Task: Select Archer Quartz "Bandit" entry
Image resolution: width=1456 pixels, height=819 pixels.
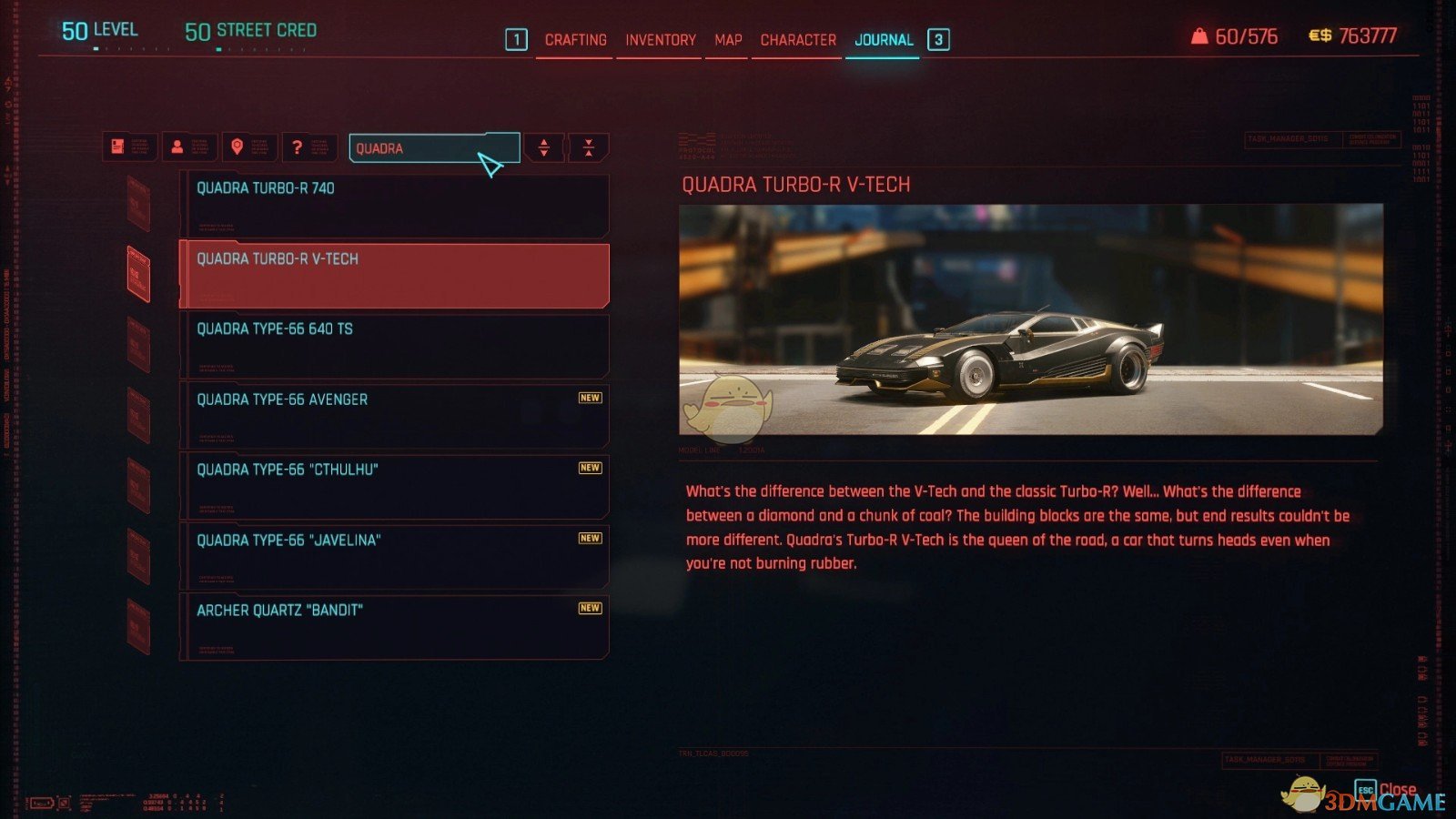Action: [394, 626]
